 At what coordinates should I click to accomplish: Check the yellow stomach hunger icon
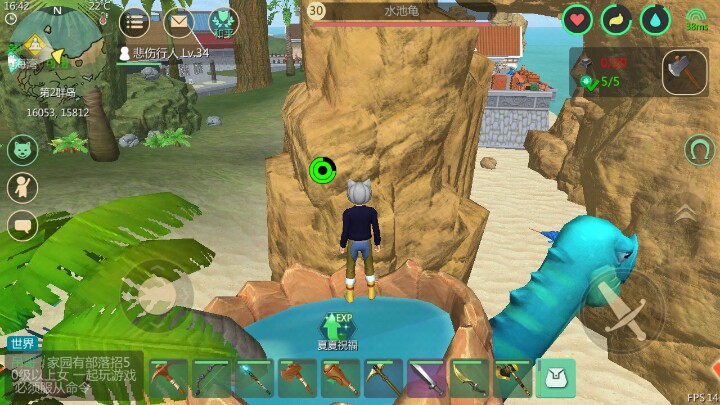click(616, 19)
